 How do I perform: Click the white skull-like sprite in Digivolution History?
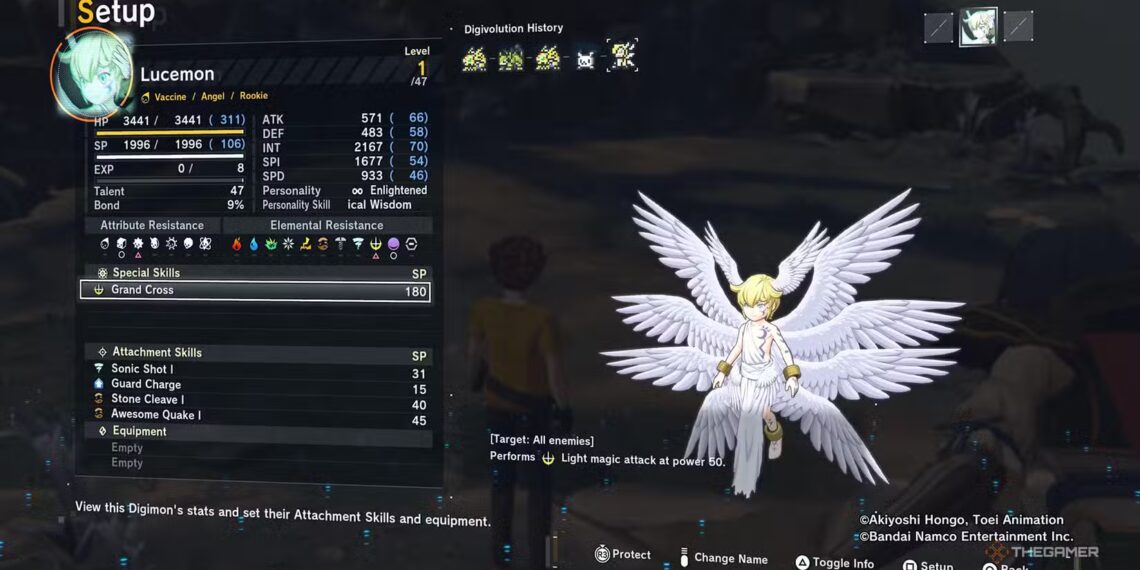pyautogui.click(x=585, y=59)
